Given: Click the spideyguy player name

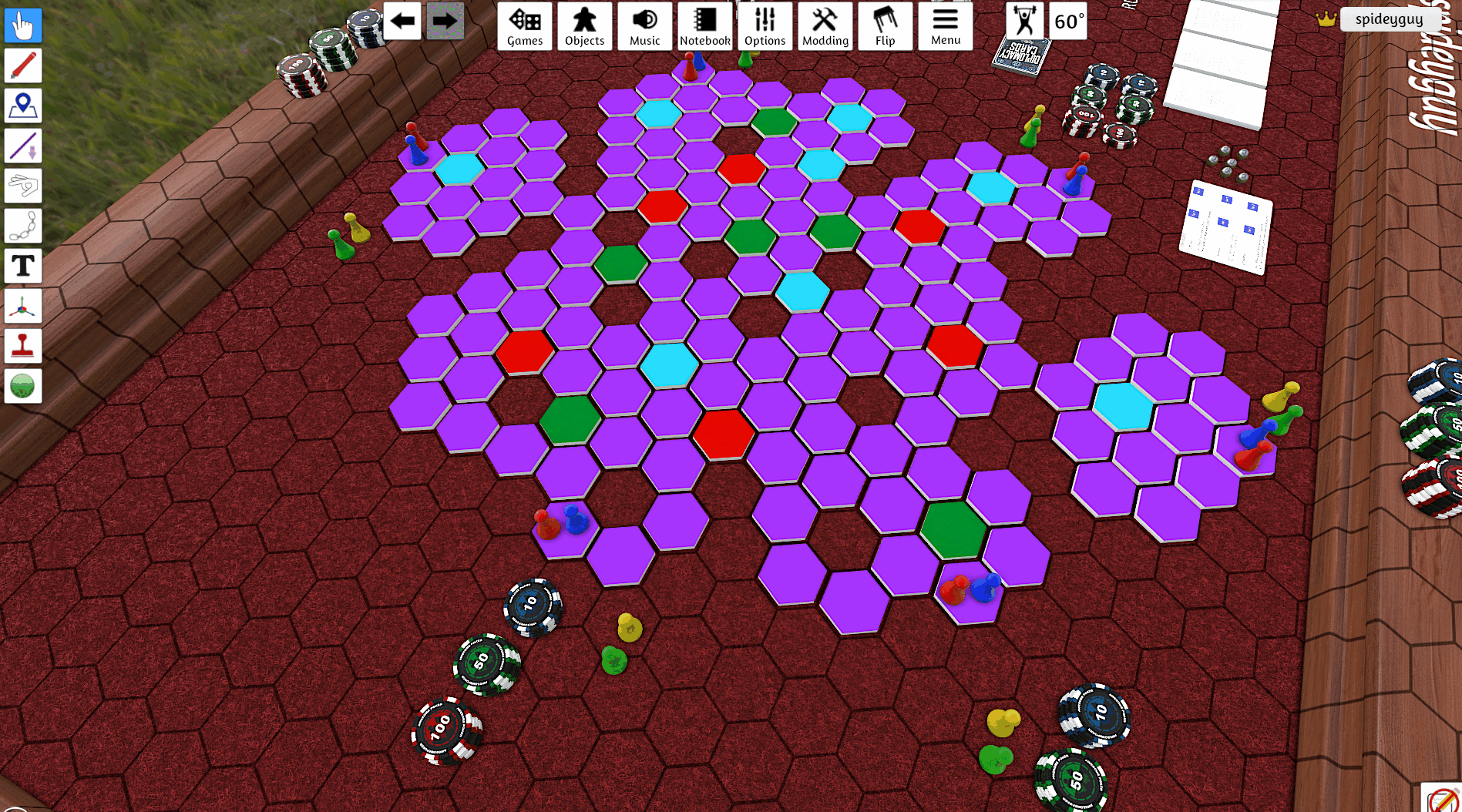Looking at the screenshot, I should click(1392, 19).
